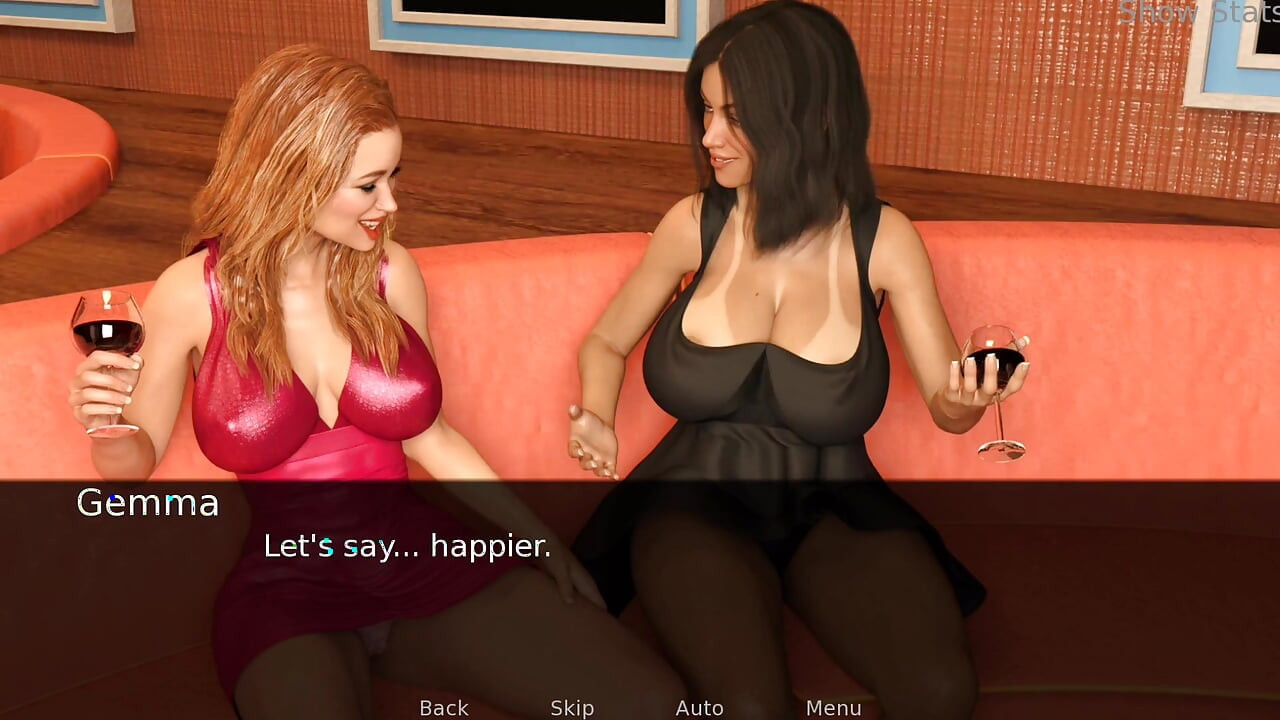1280x720 pixels.
Task: Access save and load options through Menu
Action: (836, 707)
